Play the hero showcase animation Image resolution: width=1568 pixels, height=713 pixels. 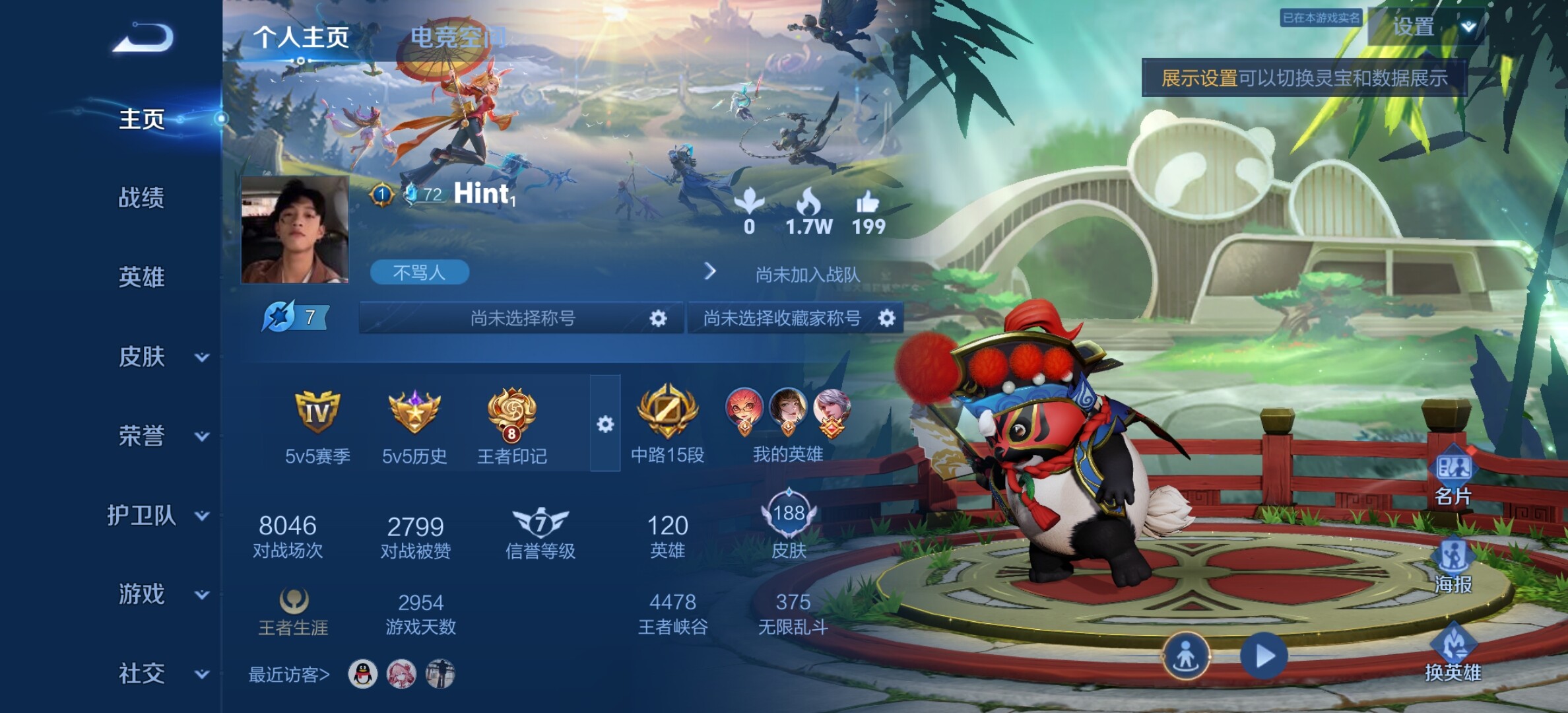coord(1263,656)
